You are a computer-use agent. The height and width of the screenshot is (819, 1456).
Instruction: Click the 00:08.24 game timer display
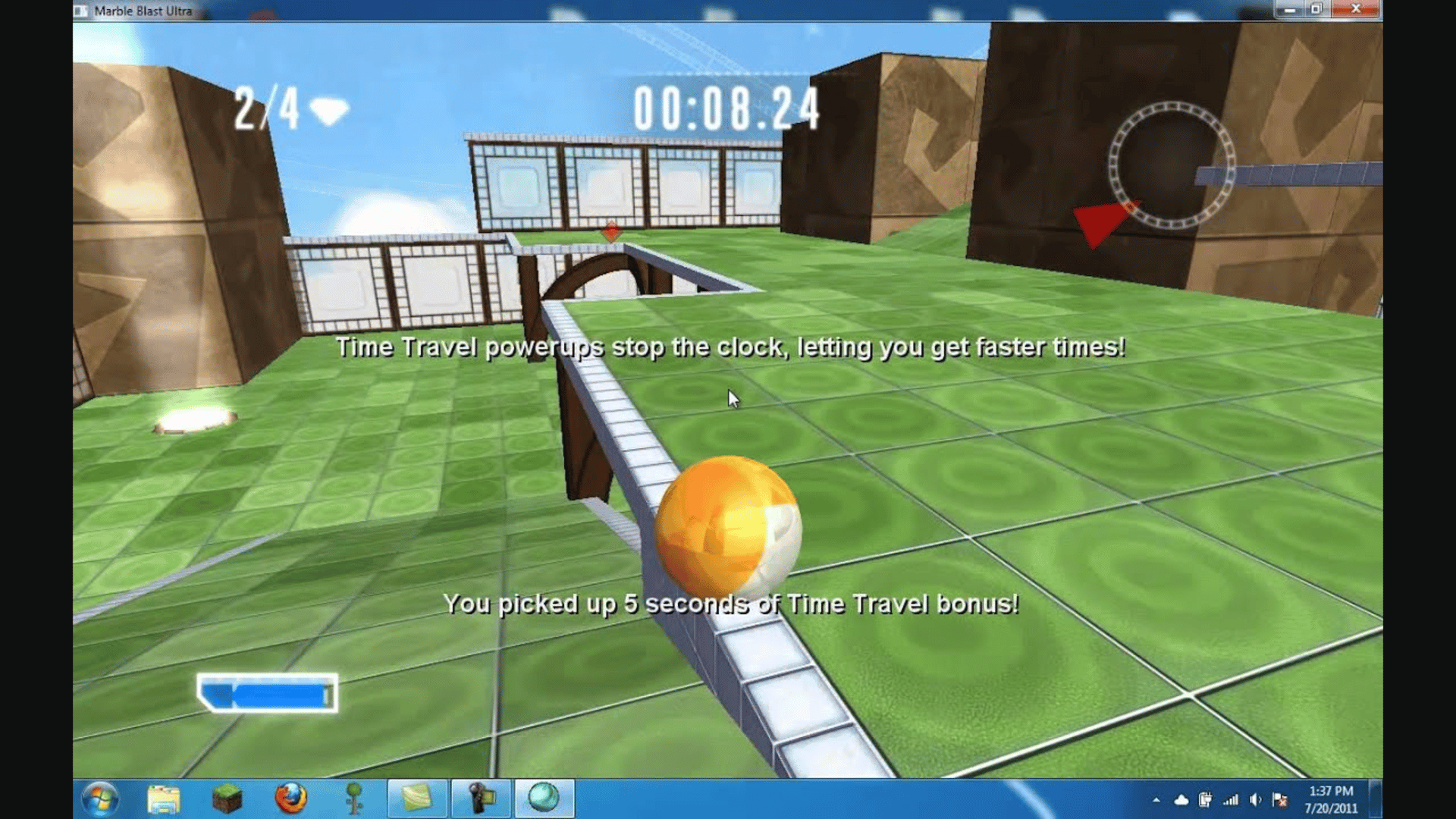tap(730, 106)
